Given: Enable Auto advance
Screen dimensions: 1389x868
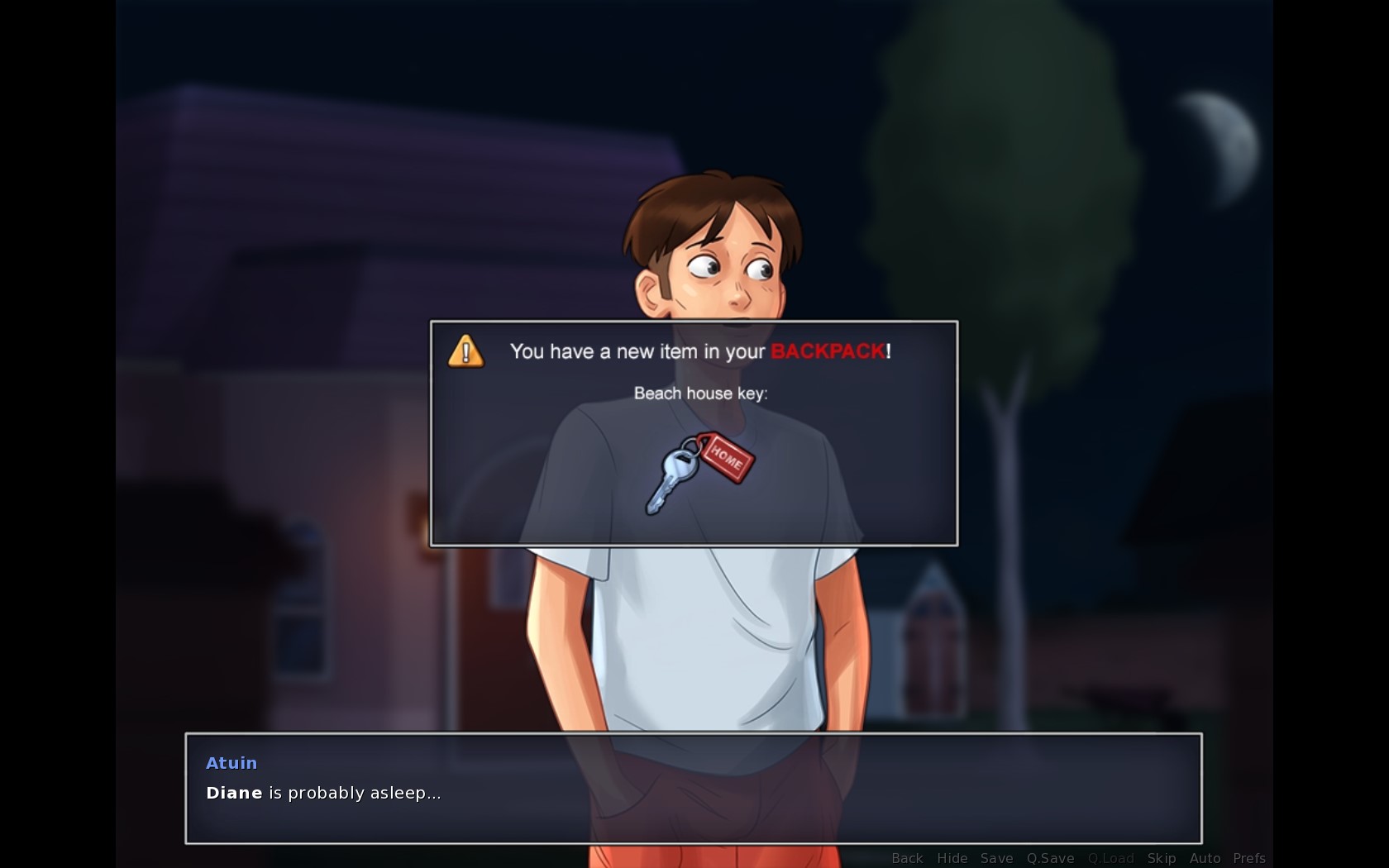Looking at the screenshot, I should tap(1205, 858).
